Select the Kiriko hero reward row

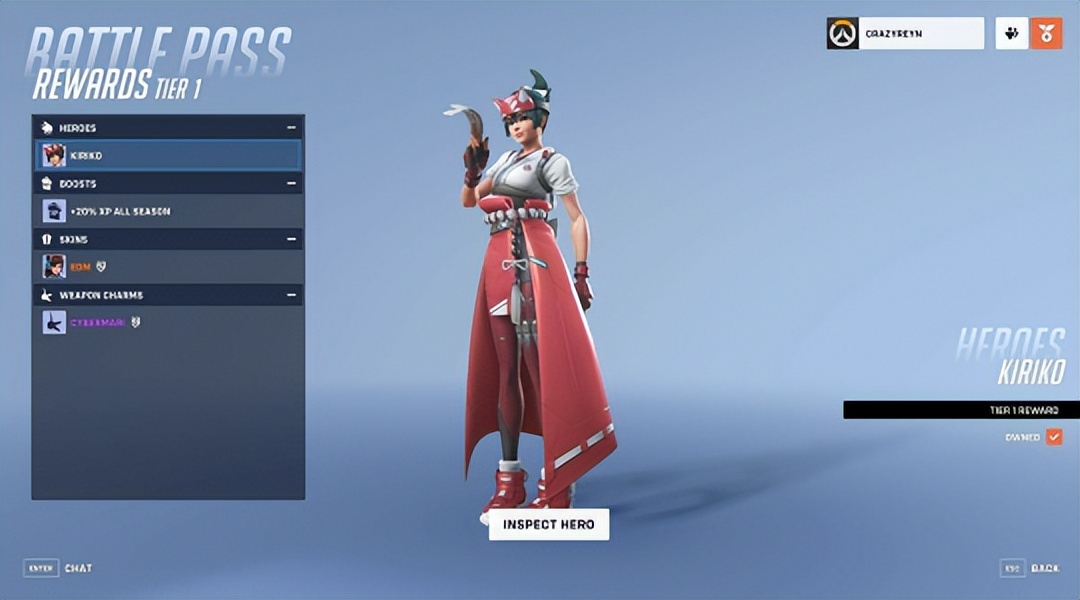coord(168,155)
